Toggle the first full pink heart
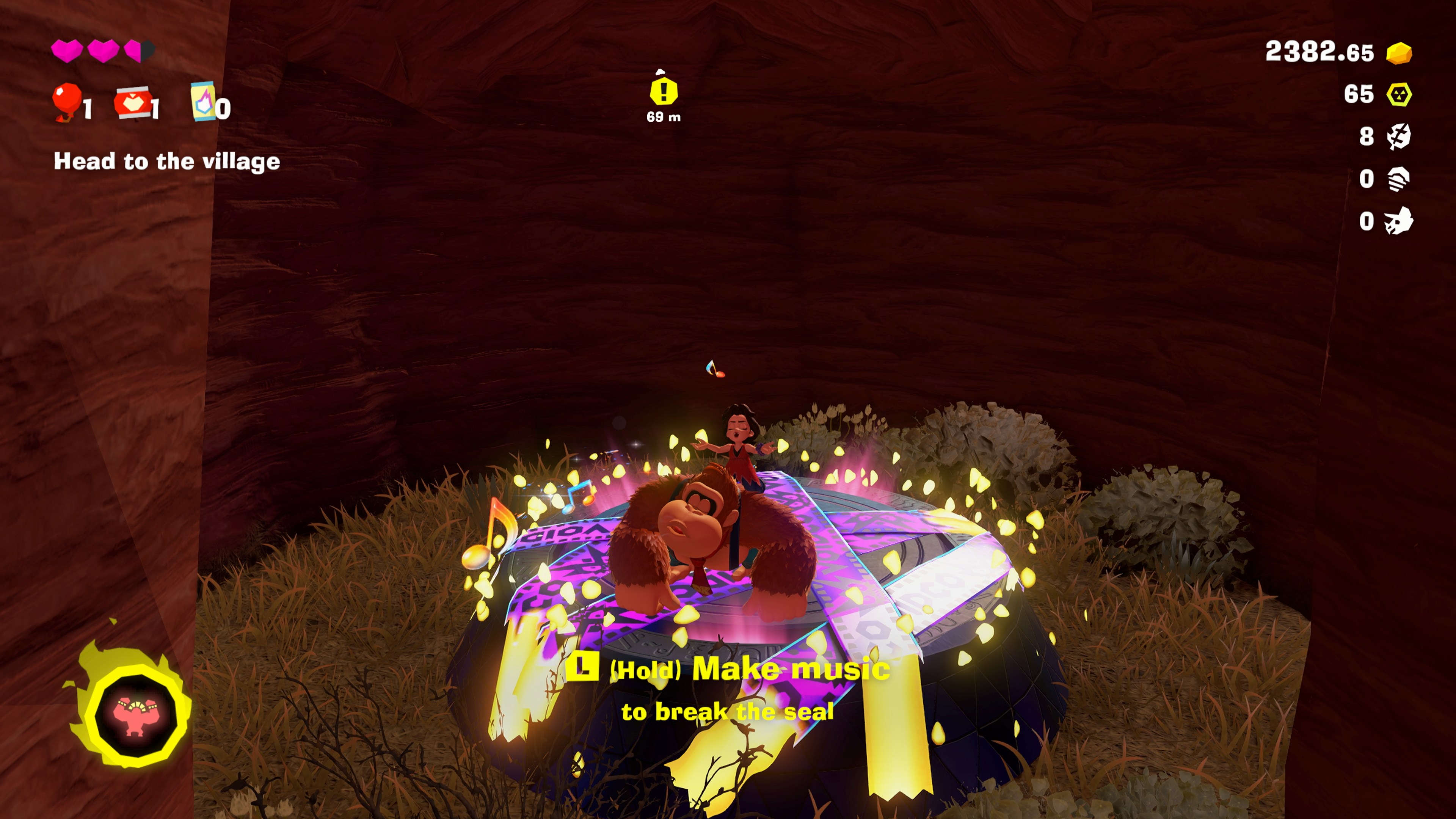 [x=67, y=52]
